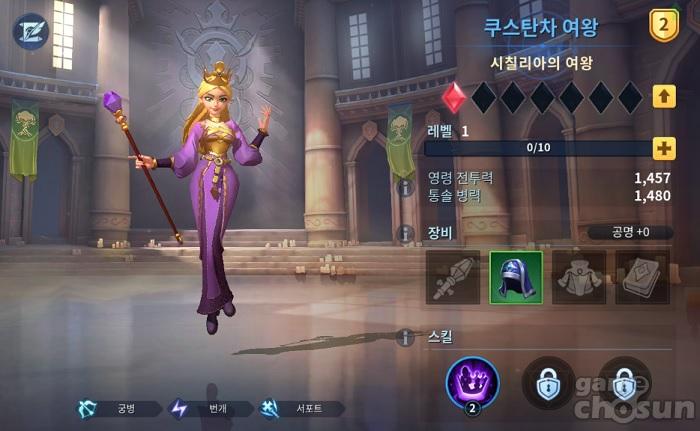Show info beside 영령 전투력 stats

point(406,187)
